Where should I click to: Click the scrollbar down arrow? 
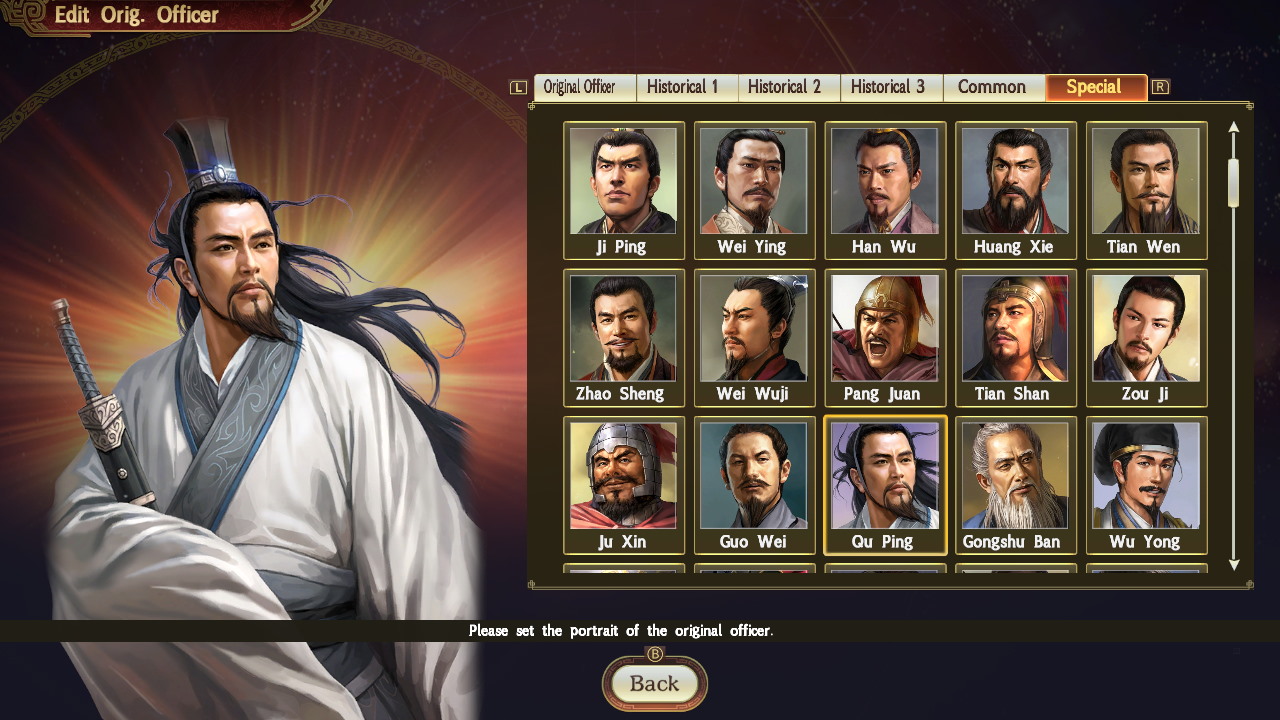tap(1234, 566)
